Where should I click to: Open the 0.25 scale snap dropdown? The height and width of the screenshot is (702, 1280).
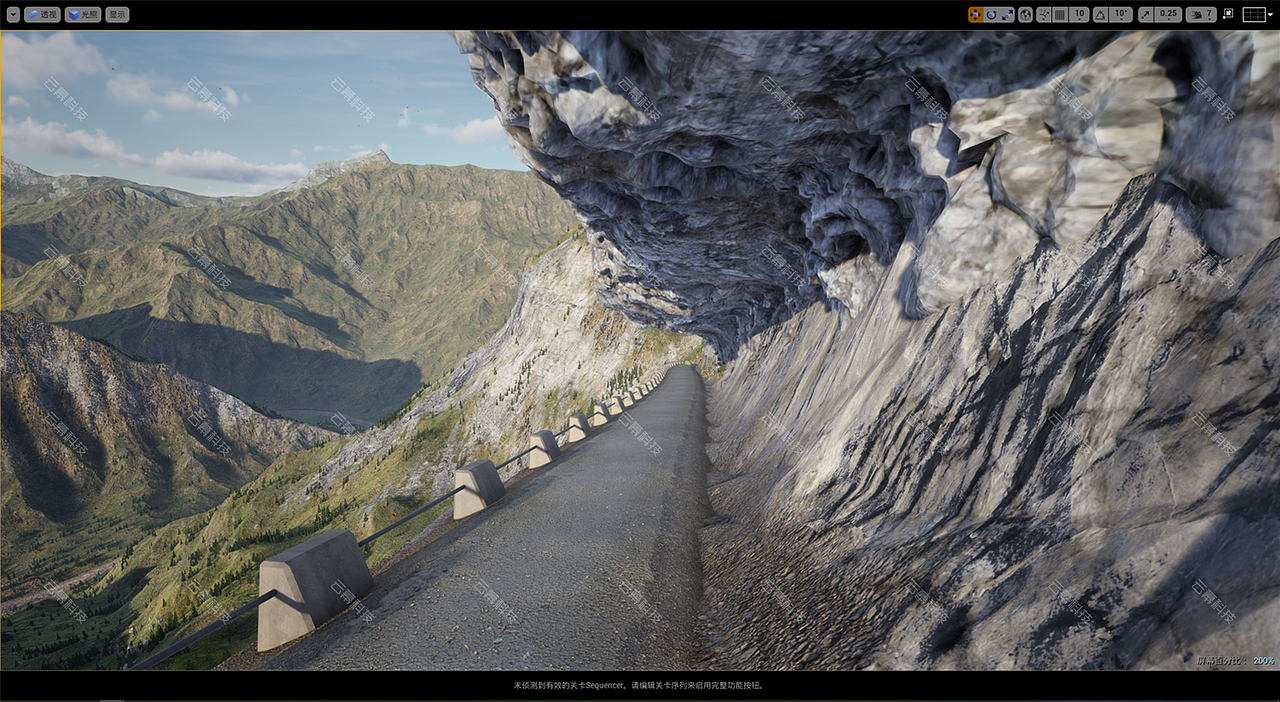pos(1167,15)
